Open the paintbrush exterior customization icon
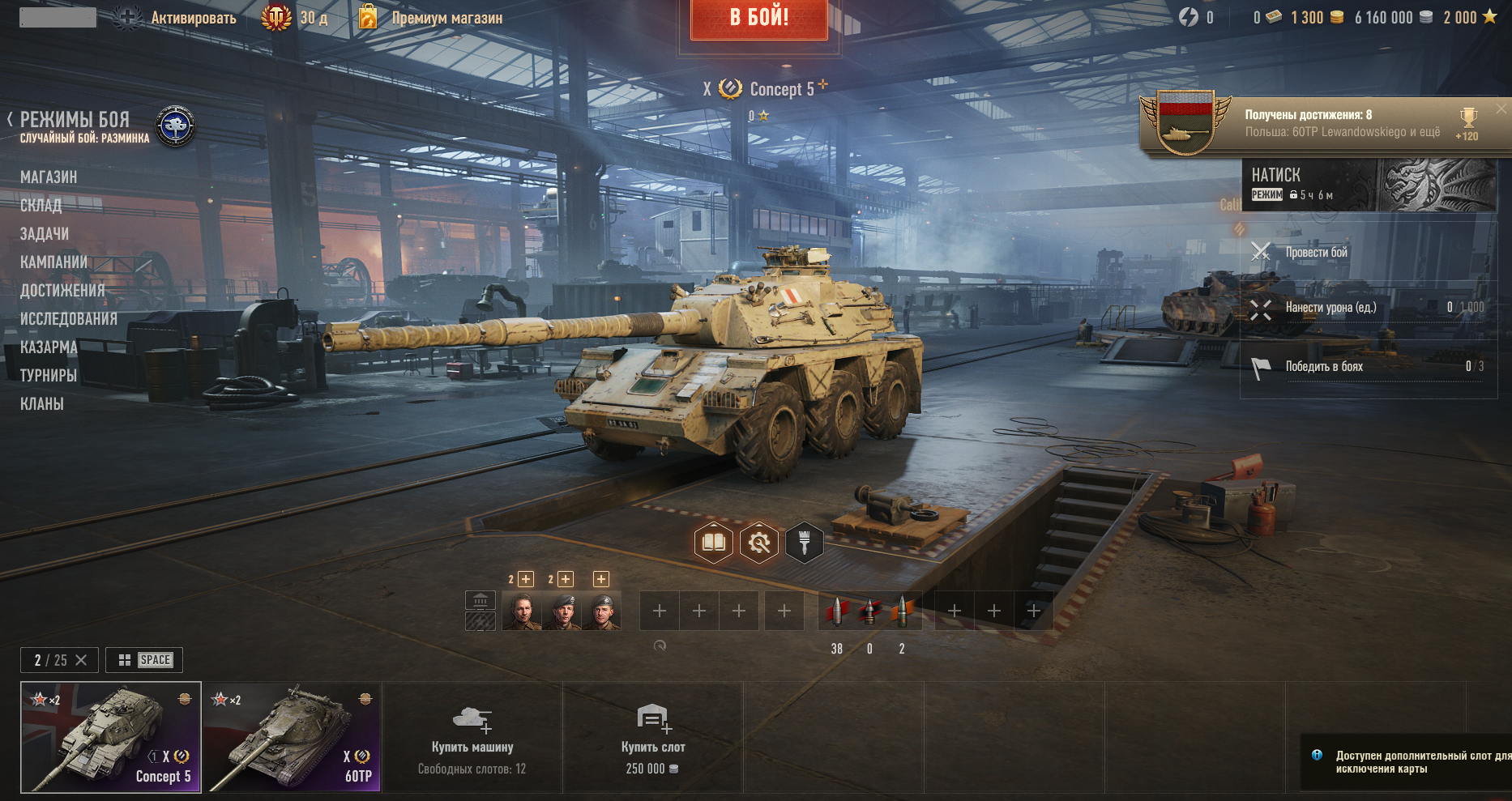The width and height of the screenshot is (1512, 801). point(804,543)
